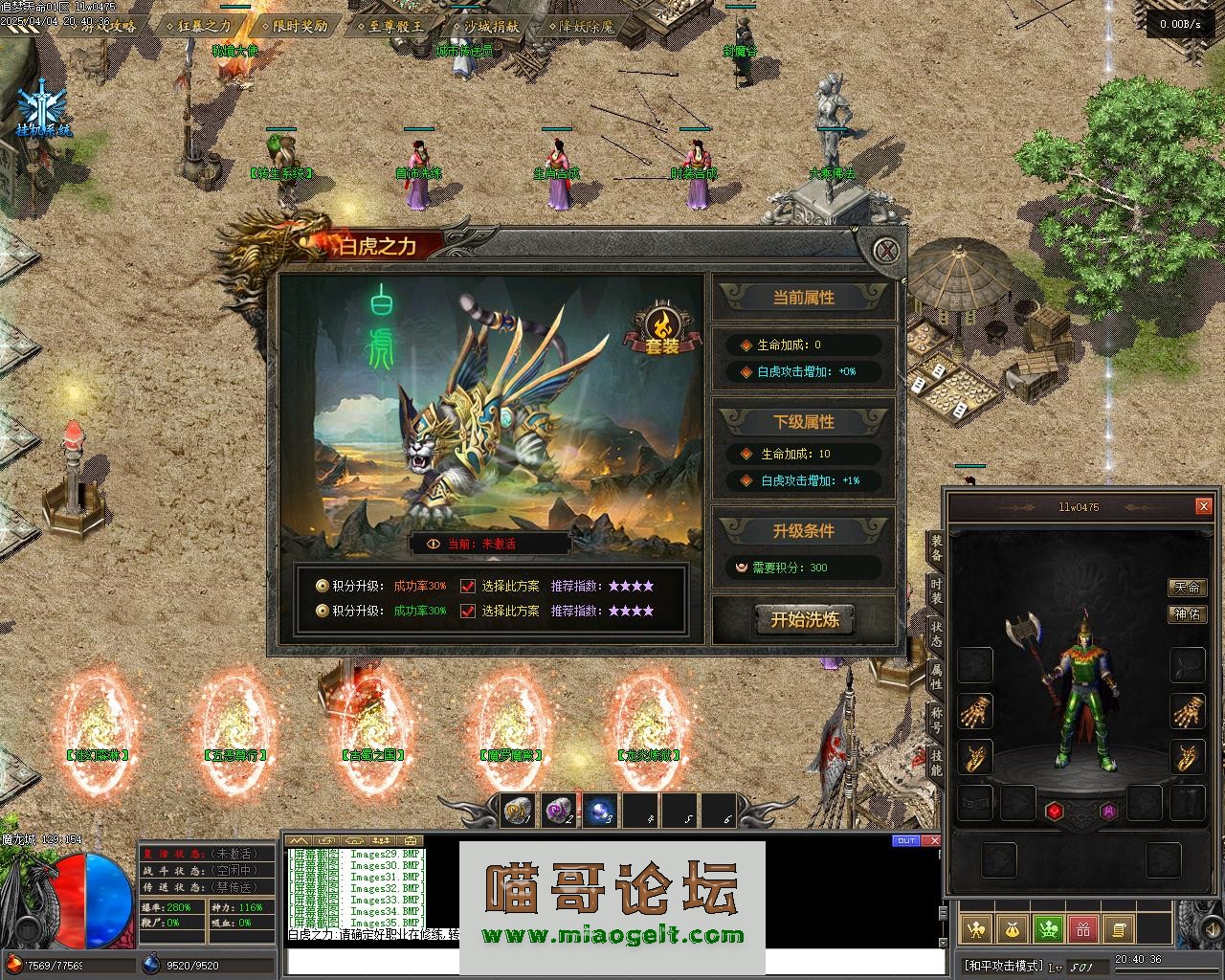Start refining with the 开始洗炼 button
This screenshot has width=1225, height=980.
(805, 619)
